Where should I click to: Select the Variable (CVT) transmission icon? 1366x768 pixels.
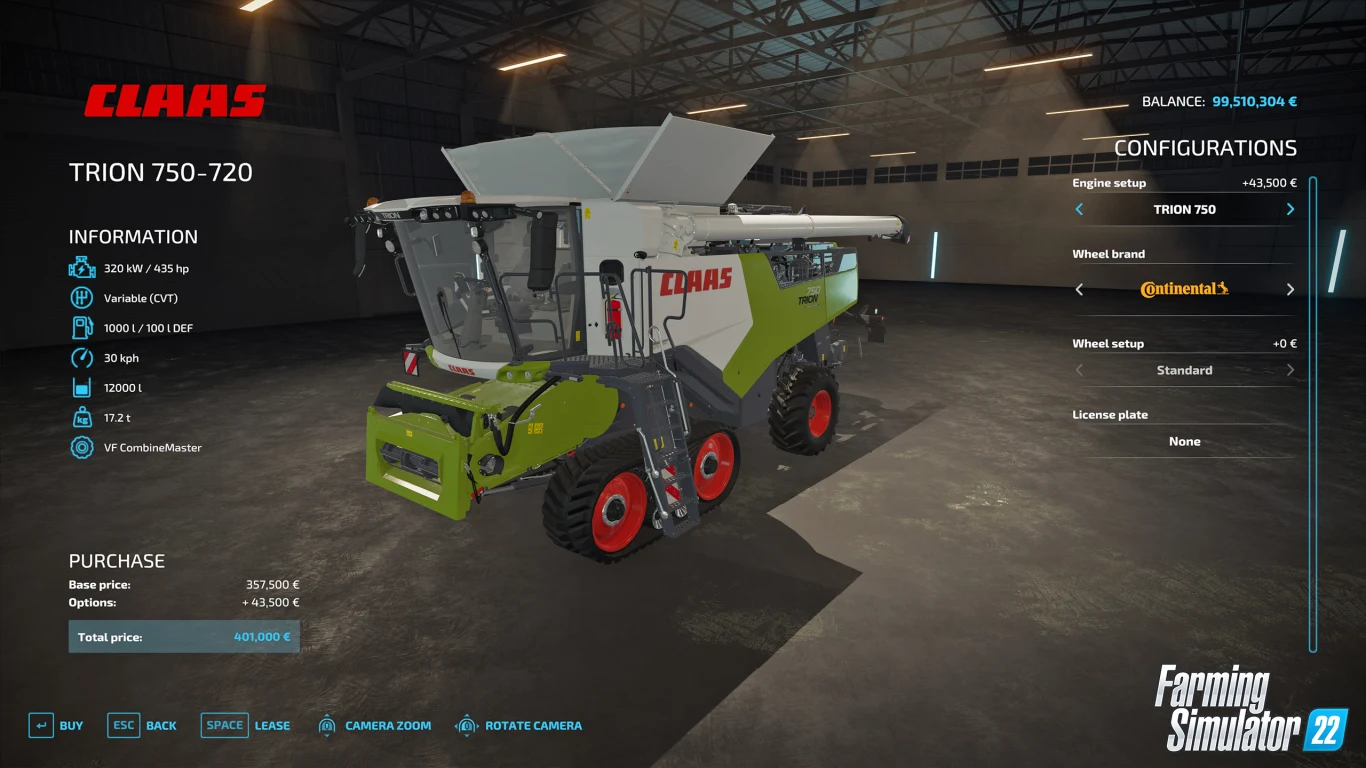80,297
